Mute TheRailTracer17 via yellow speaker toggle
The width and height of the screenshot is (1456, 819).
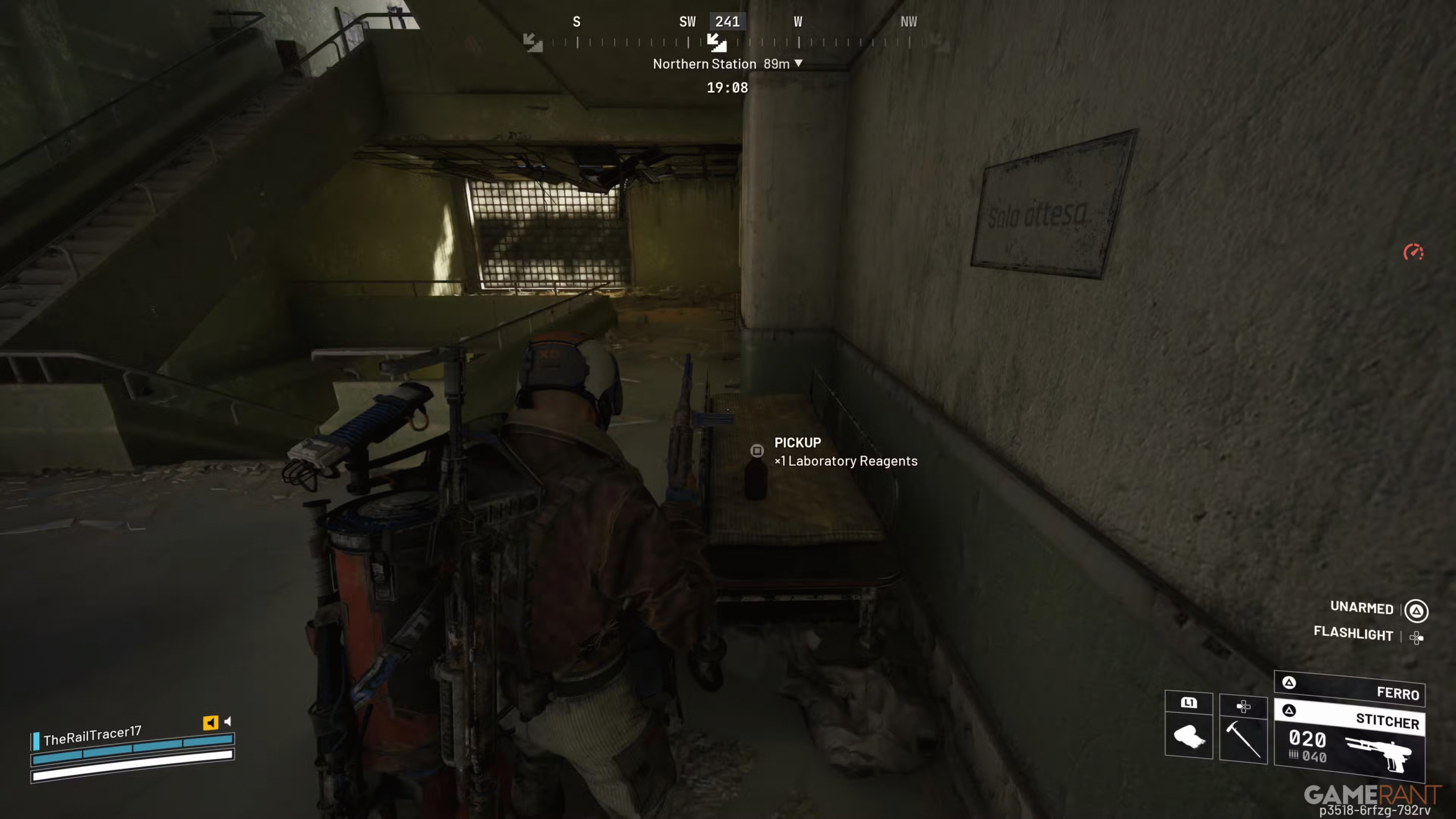210,722
